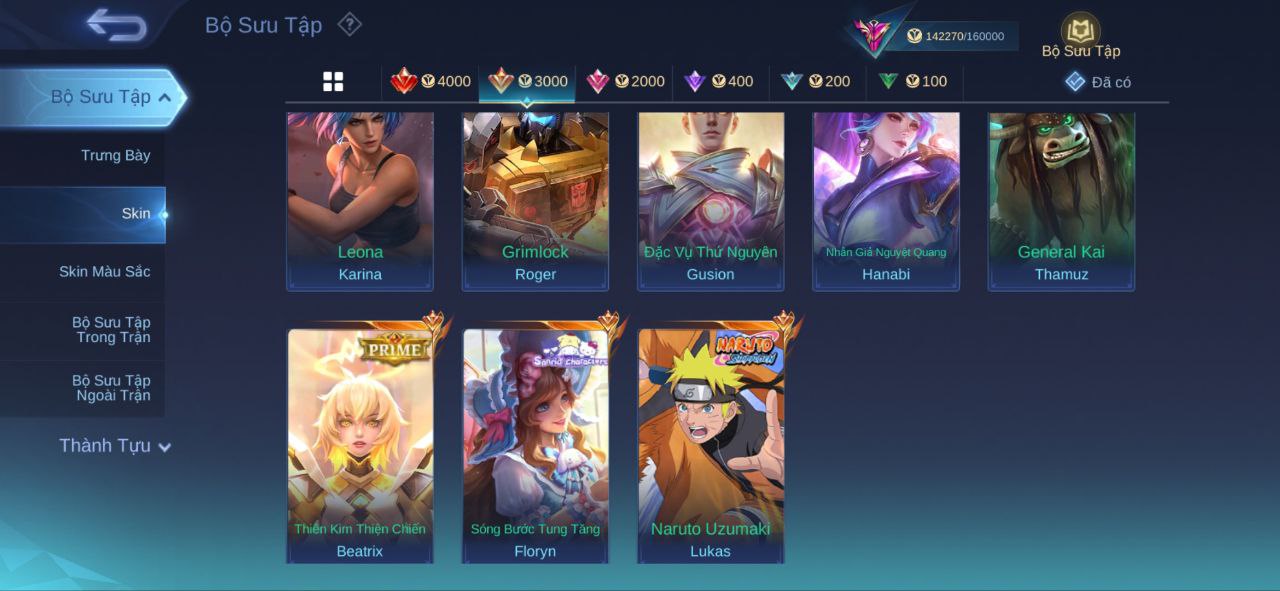
Task: Switch to the 2000 points tier tab
Action: 626,82
